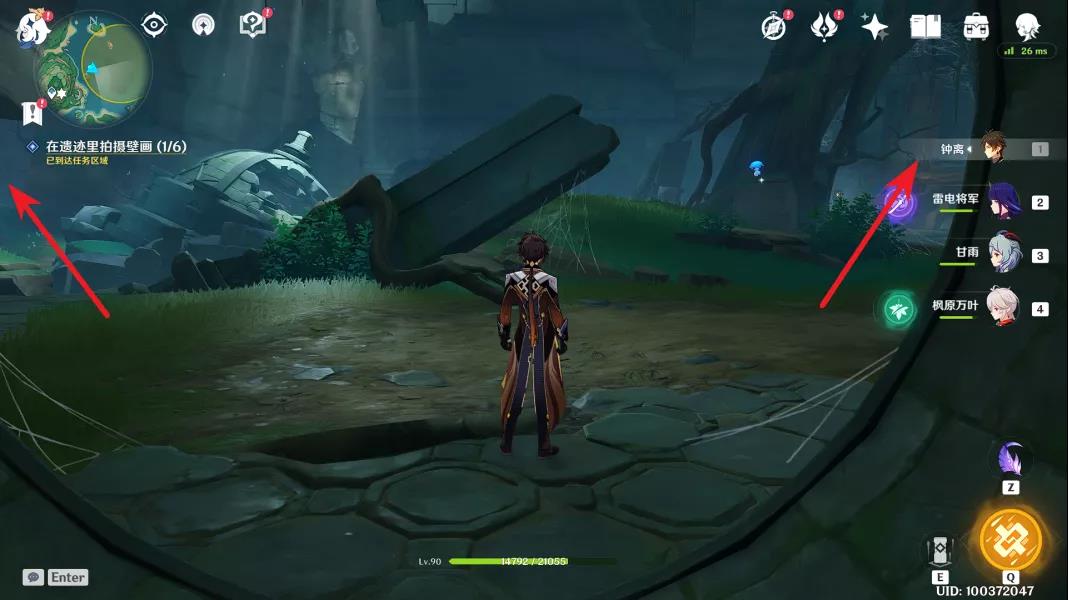The height and width of the screenshot is (600, 1068).
Task: Open the tutorial book with question mark
Action: point(253,25)
